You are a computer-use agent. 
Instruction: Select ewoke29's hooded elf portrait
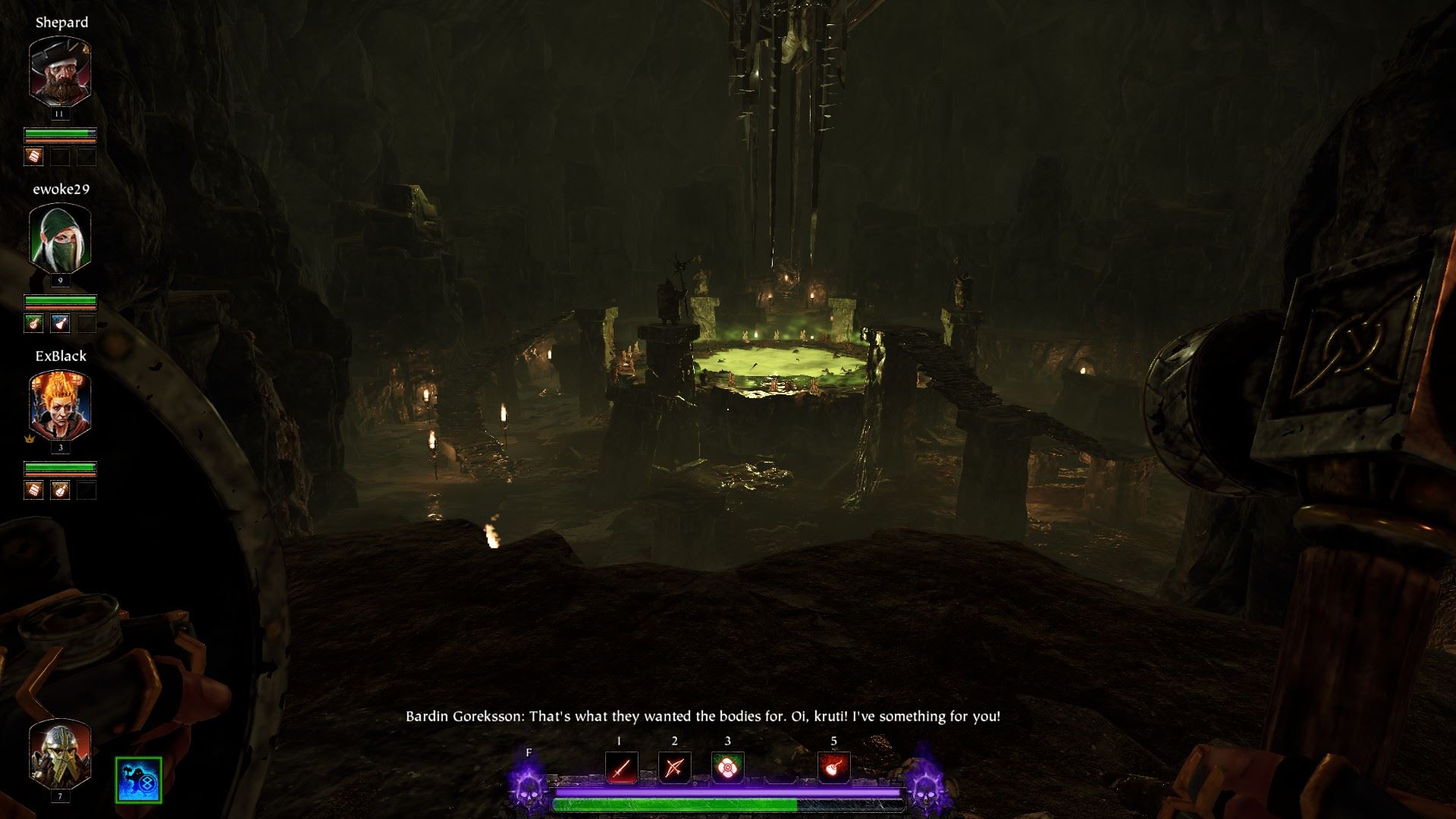click(x=60, y=237)
